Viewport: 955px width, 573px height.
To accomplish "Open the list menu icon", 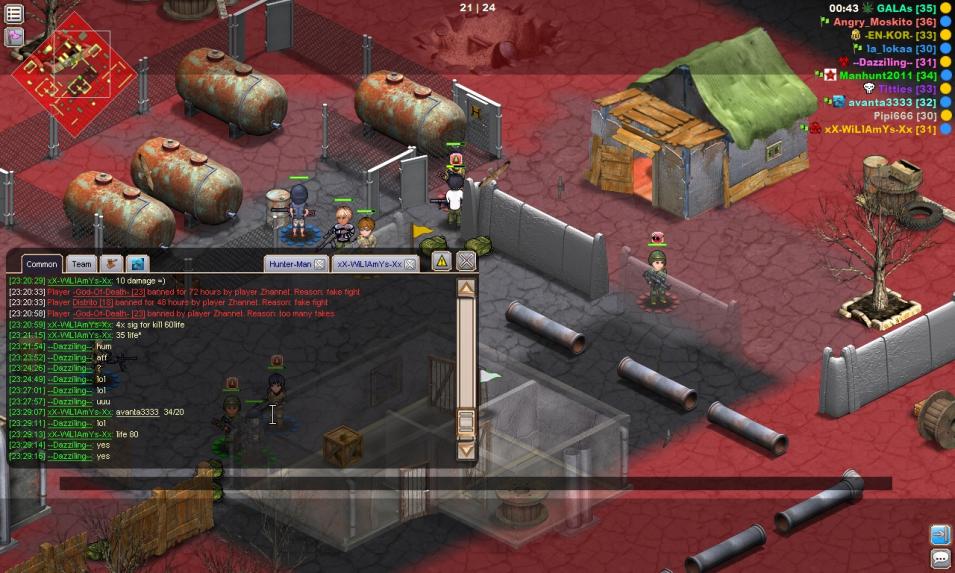I will coord(15,13).
